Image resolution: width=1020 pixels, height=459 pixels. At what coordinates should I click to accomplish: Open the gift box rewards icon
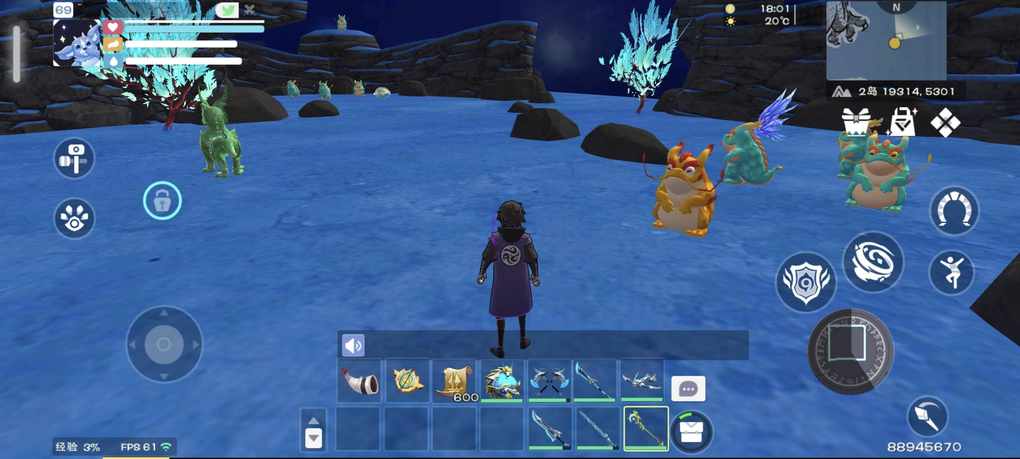tap(857, 122)
